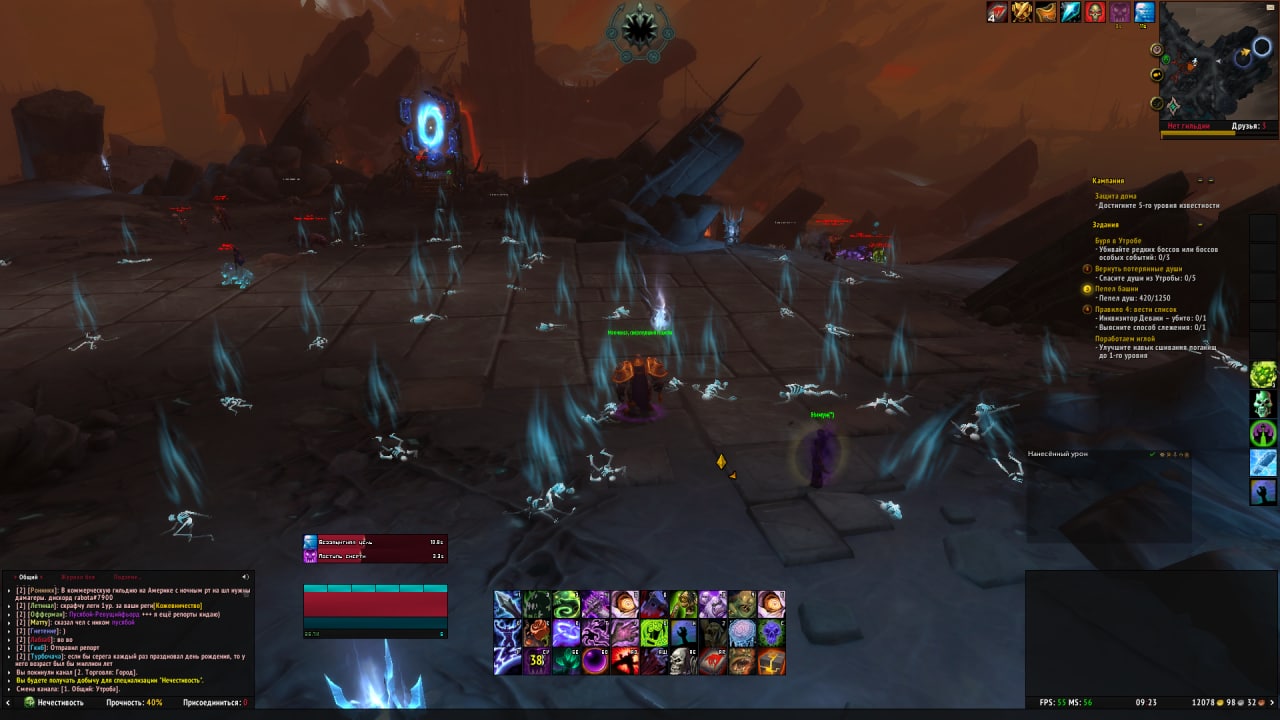Collapse the Кампания tracker section
The image size is (1280, 720).
click(x=1199, y=181)
